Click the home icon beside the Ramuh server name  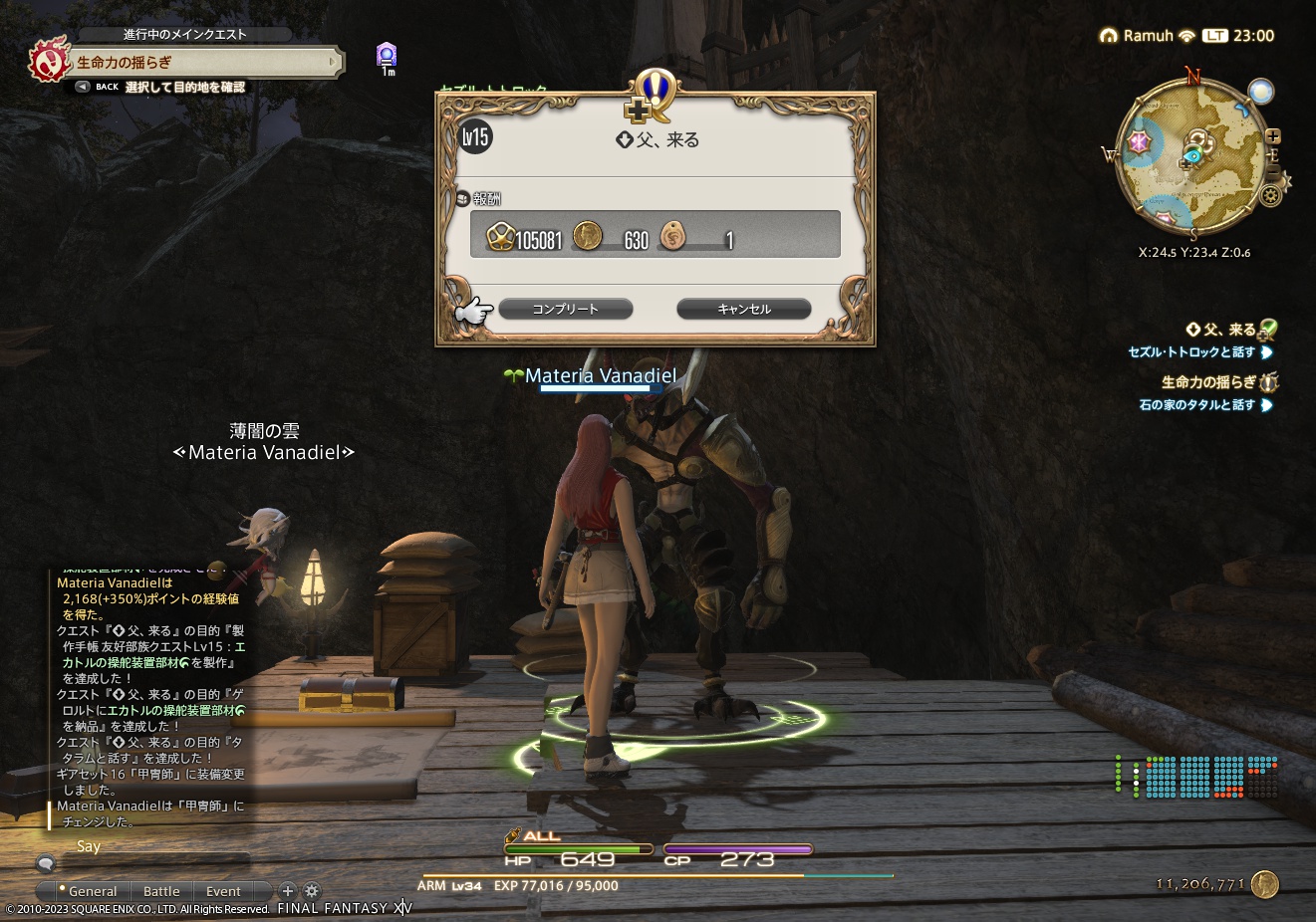click(x=1108, y=35)
